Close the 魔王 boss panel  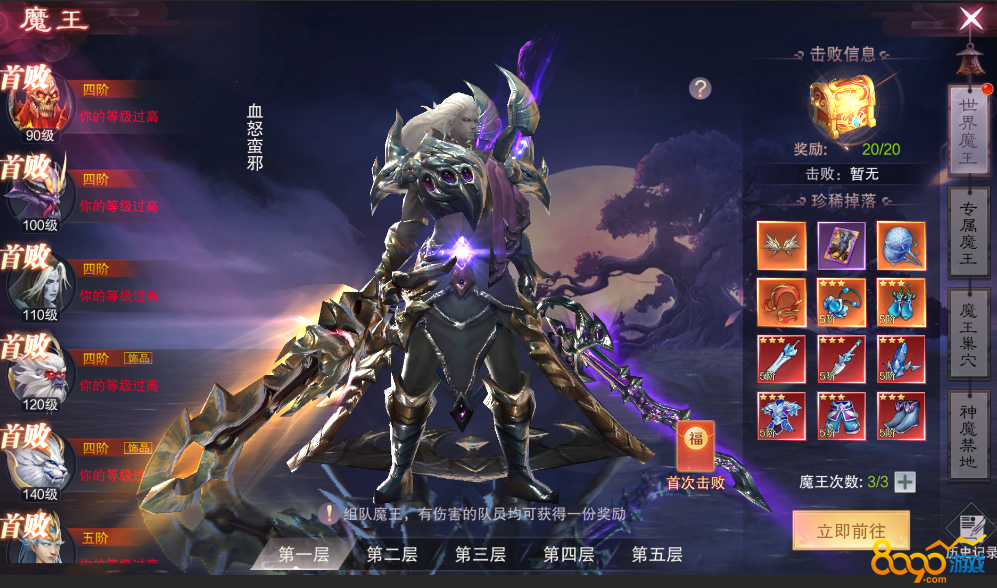970,19
